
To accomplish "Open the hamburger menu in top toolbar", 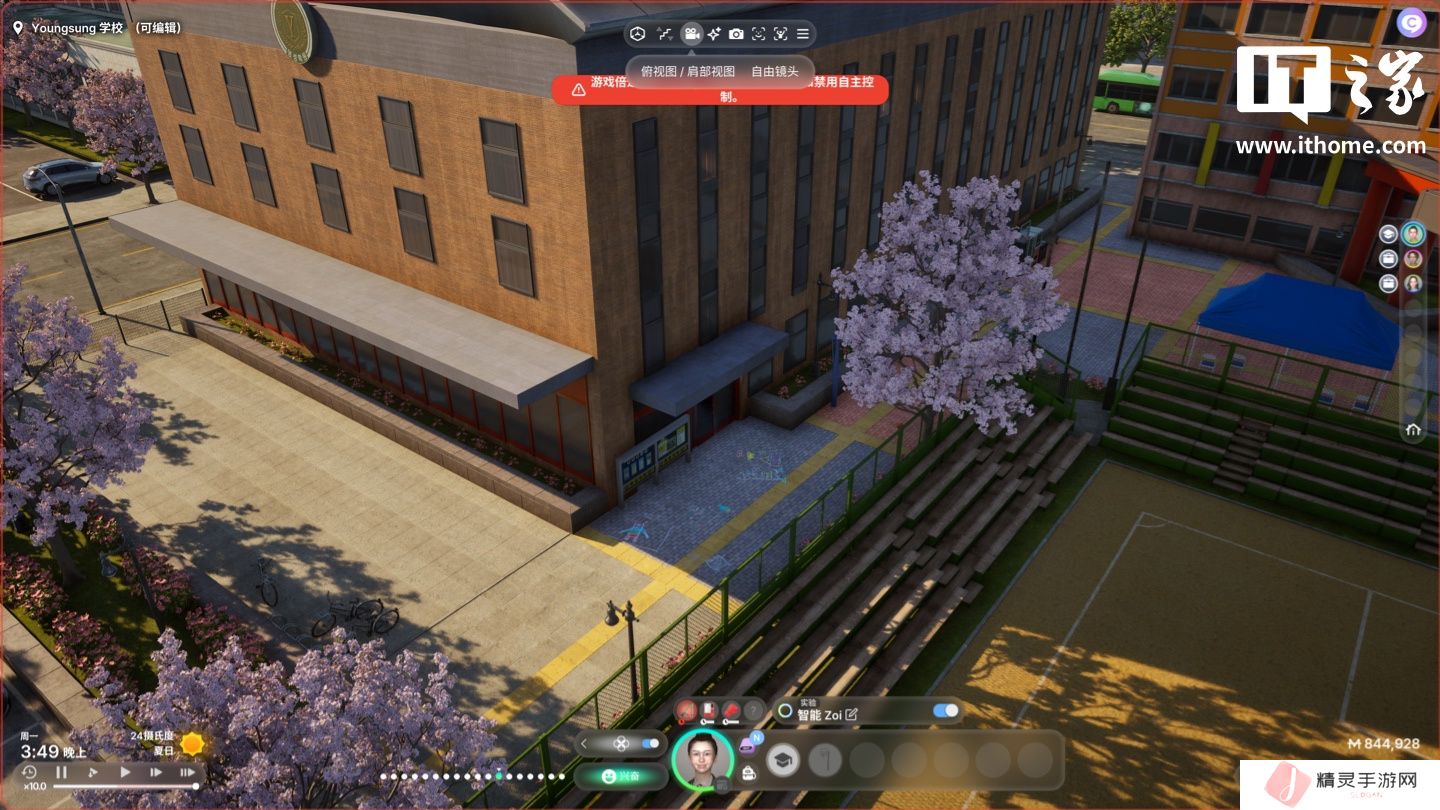I will pyautogui.click(x=803, y=34).
